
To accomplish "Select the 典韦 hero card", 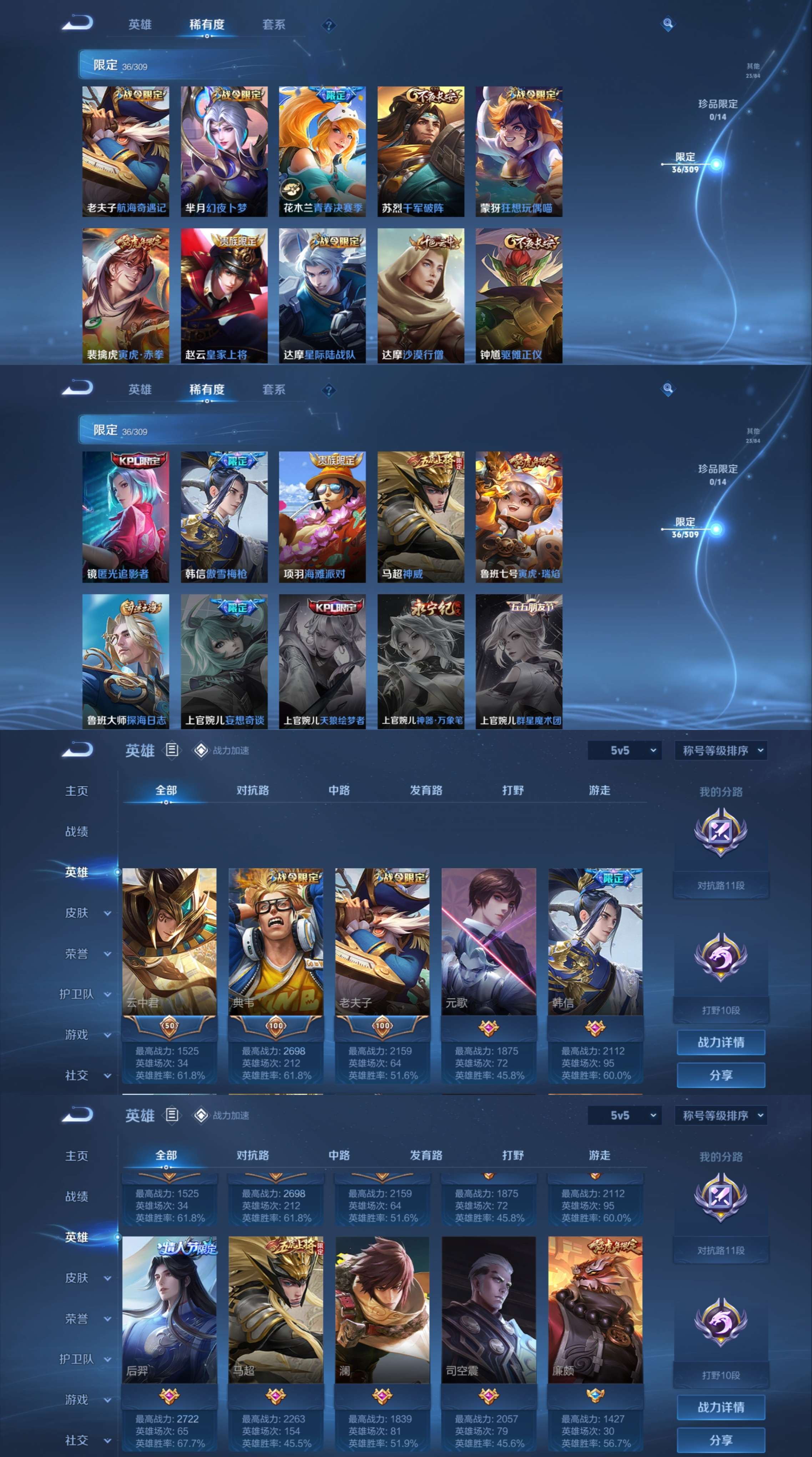I will [x=276, y=941].
